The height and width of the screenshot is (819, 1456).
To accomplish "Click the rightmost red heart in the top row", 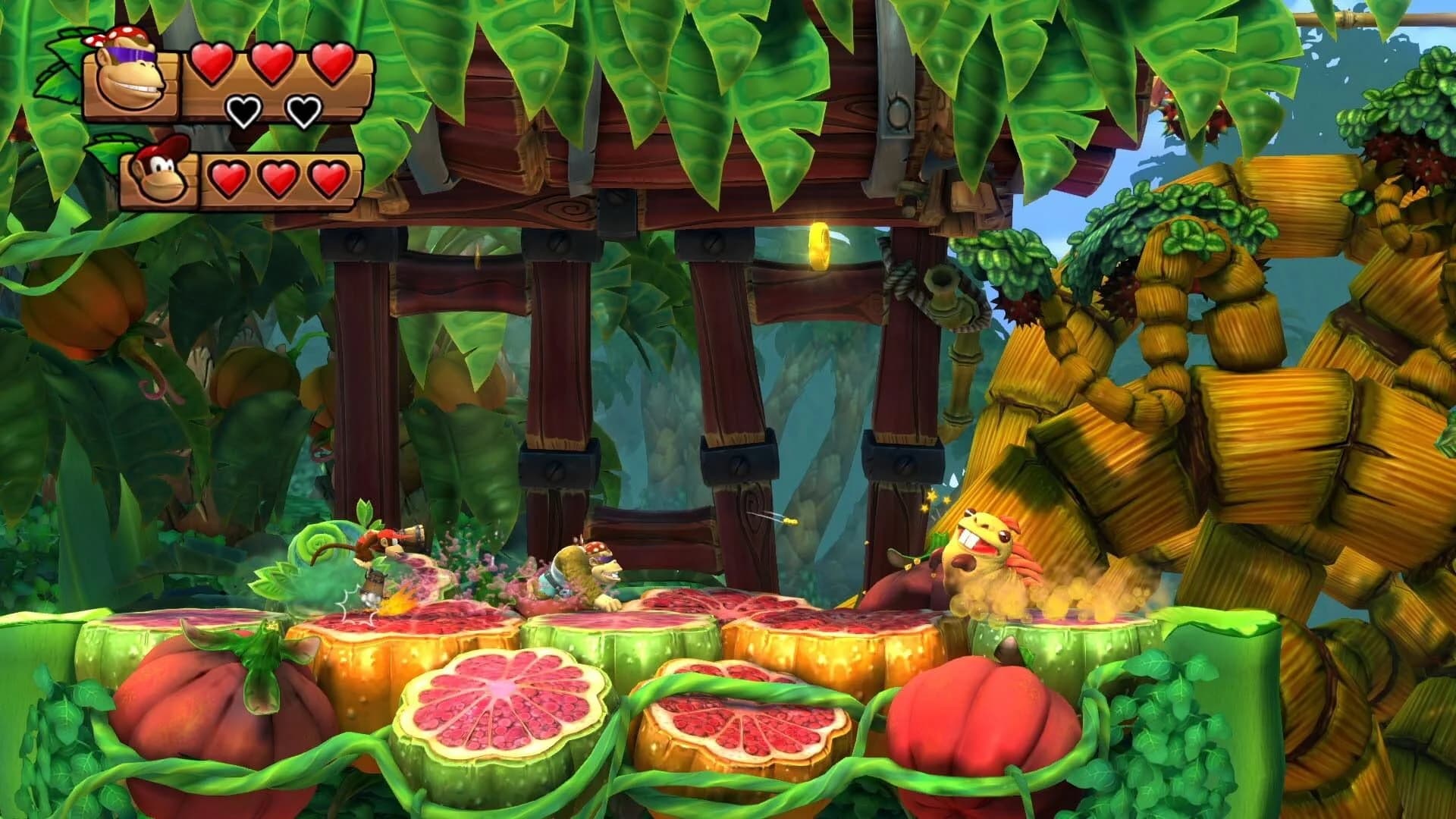I will 334,64.
